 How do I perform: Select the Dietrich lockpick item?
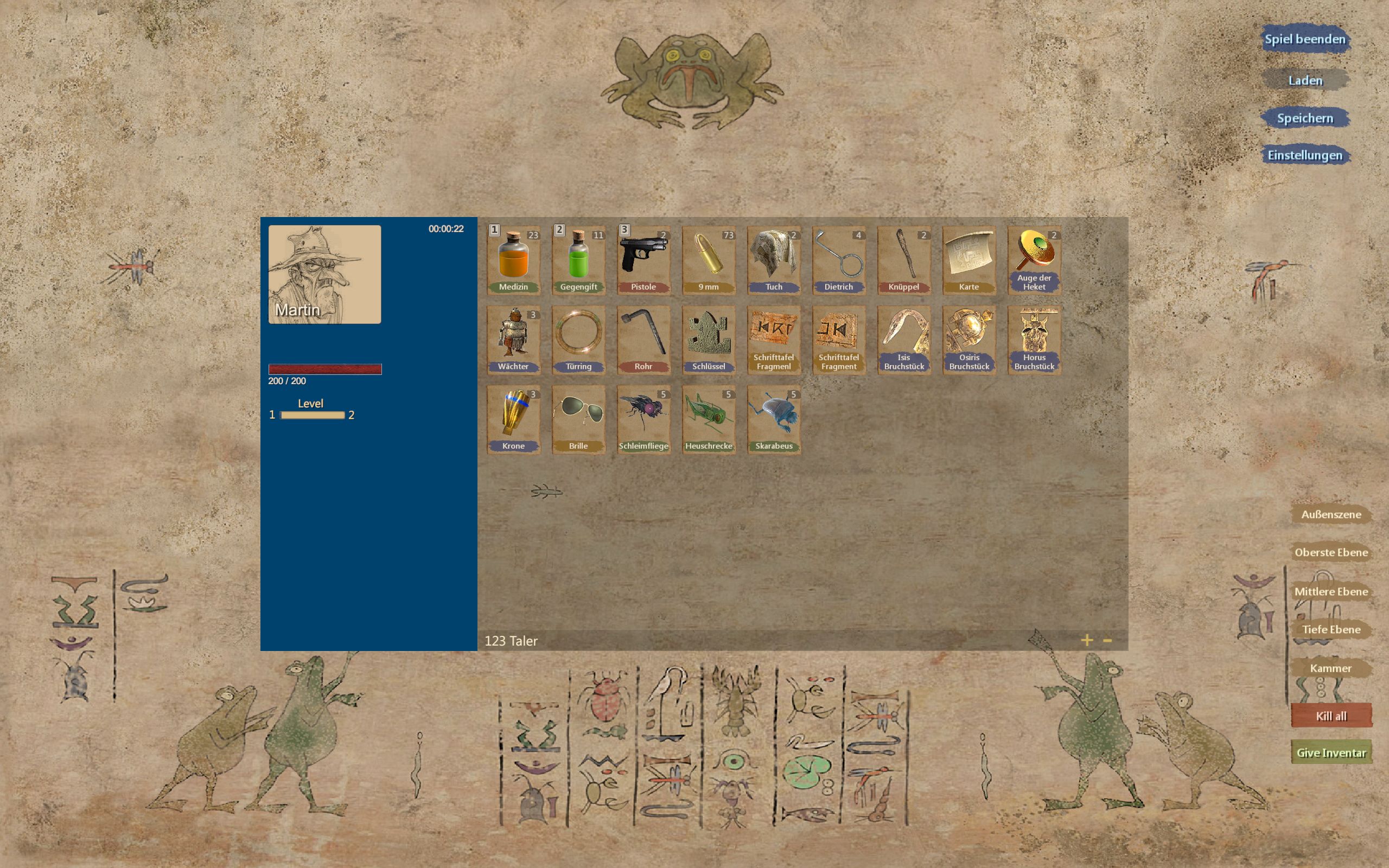pyautogui.click(x=839, y=260)
